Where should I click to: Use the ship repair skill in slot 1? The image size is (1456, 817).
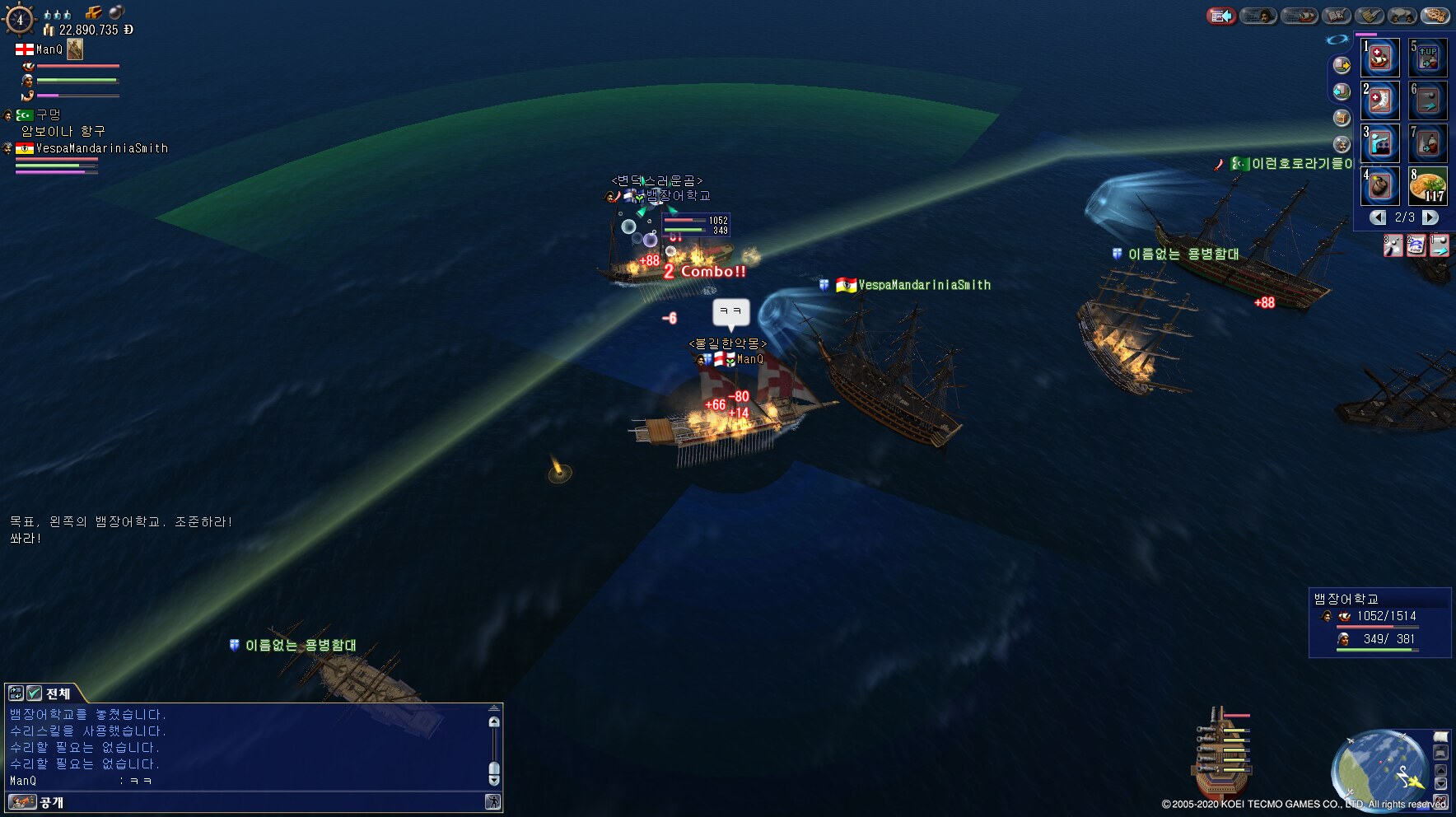coord(1380,58)
